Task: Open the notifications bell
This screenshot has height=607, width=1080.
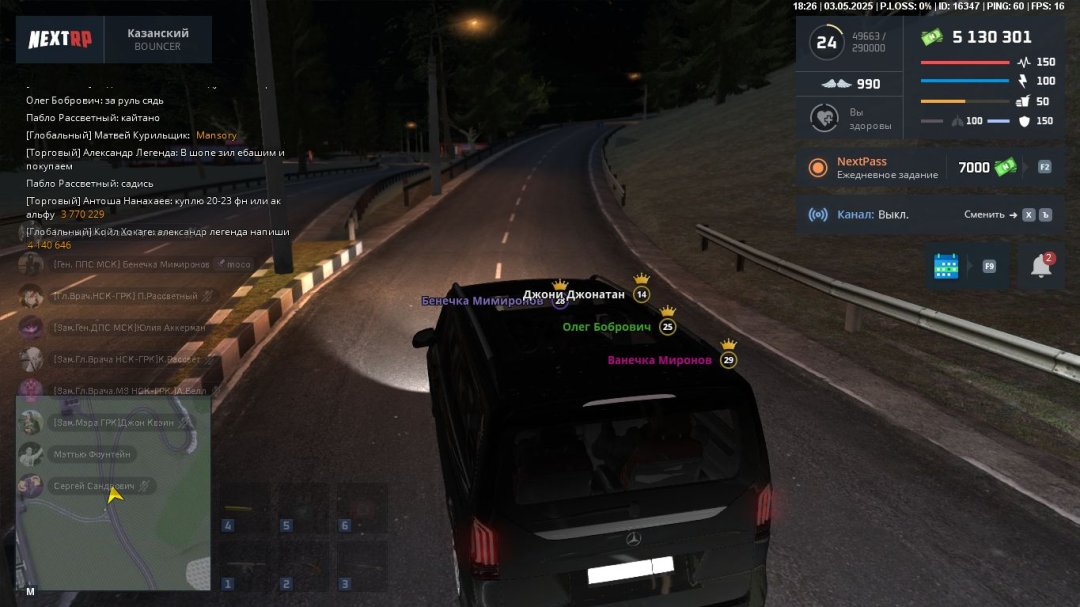Action: coord(1041,266)
